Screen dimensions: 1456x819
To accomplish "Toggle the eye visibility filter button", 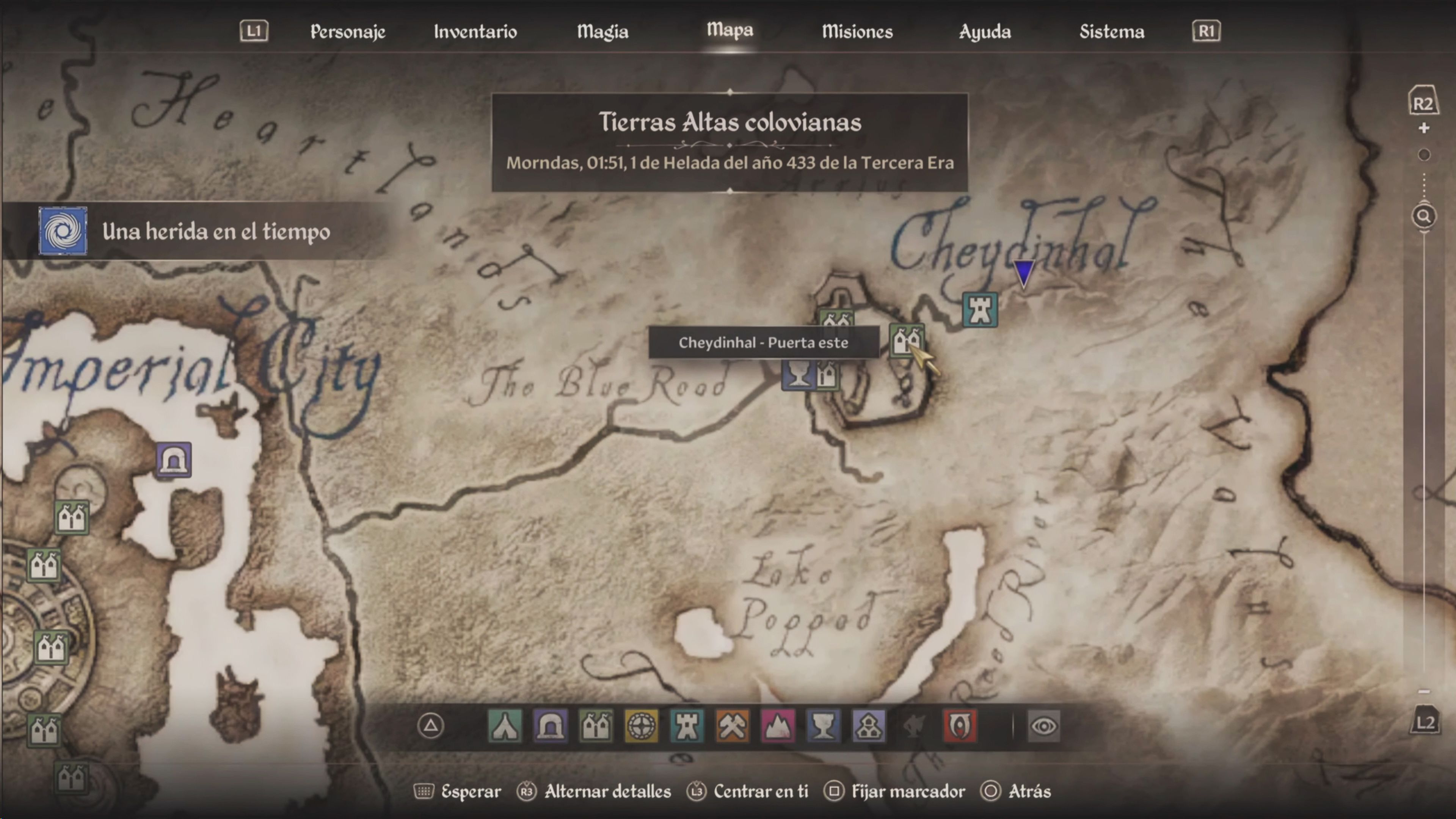I will 1043,726.
